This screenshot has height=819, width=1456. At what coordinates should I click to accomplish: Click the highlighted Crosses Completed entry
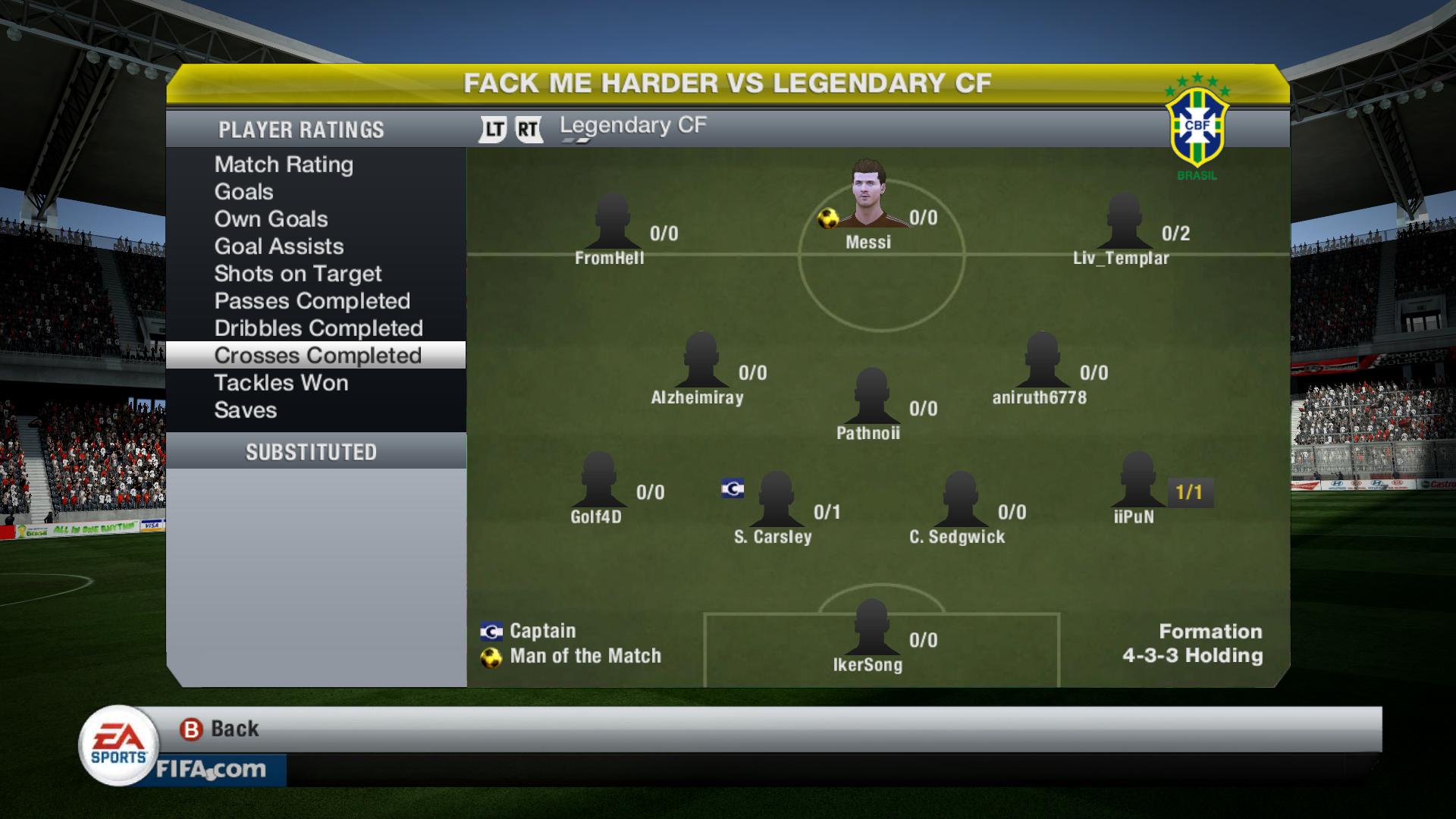point(317,356)
